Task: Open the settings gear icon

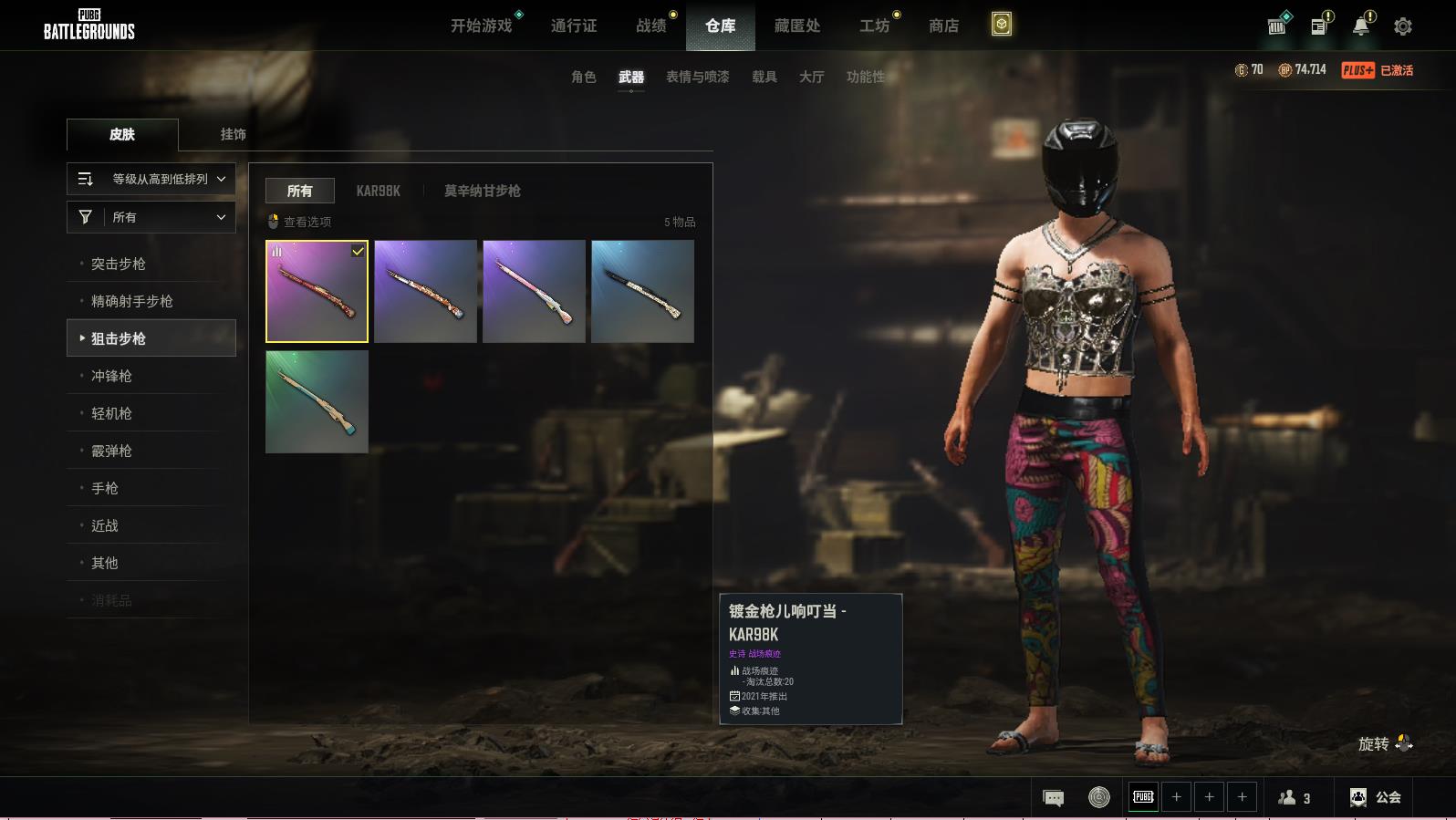Action: (1403, 26)
